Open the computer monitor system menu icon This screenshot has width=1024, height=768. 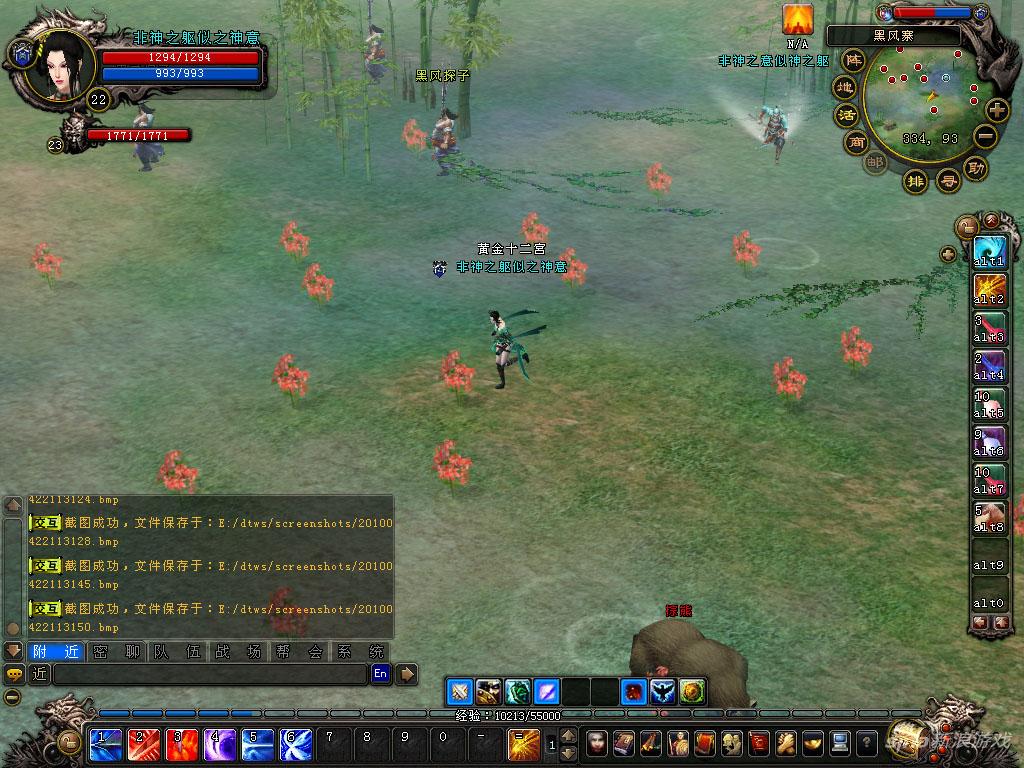pyautogui.click(x=840, y=742)
